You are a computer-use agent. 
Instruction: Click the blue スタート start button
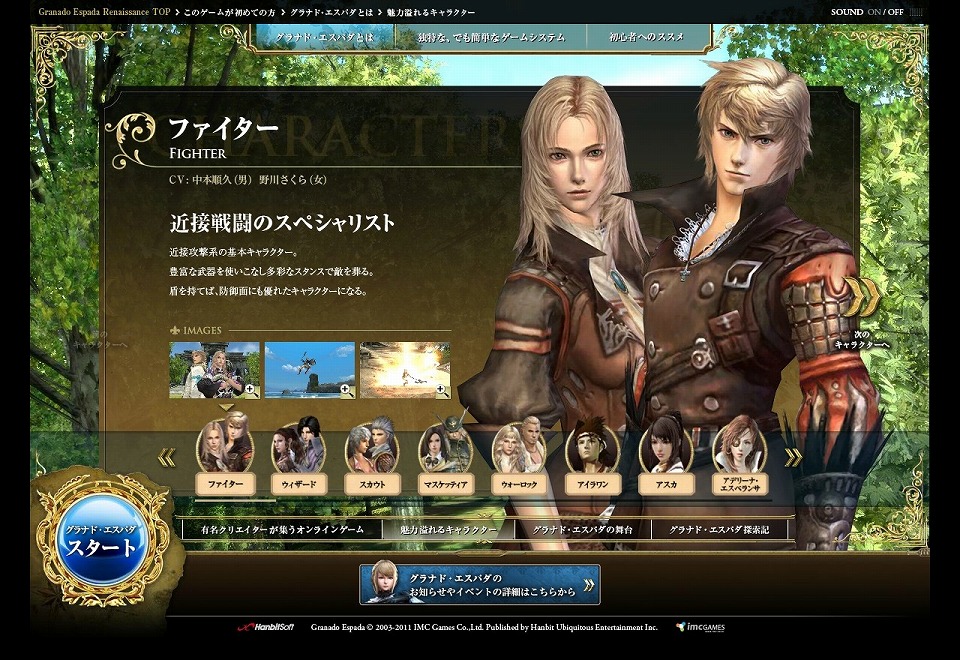100,541
